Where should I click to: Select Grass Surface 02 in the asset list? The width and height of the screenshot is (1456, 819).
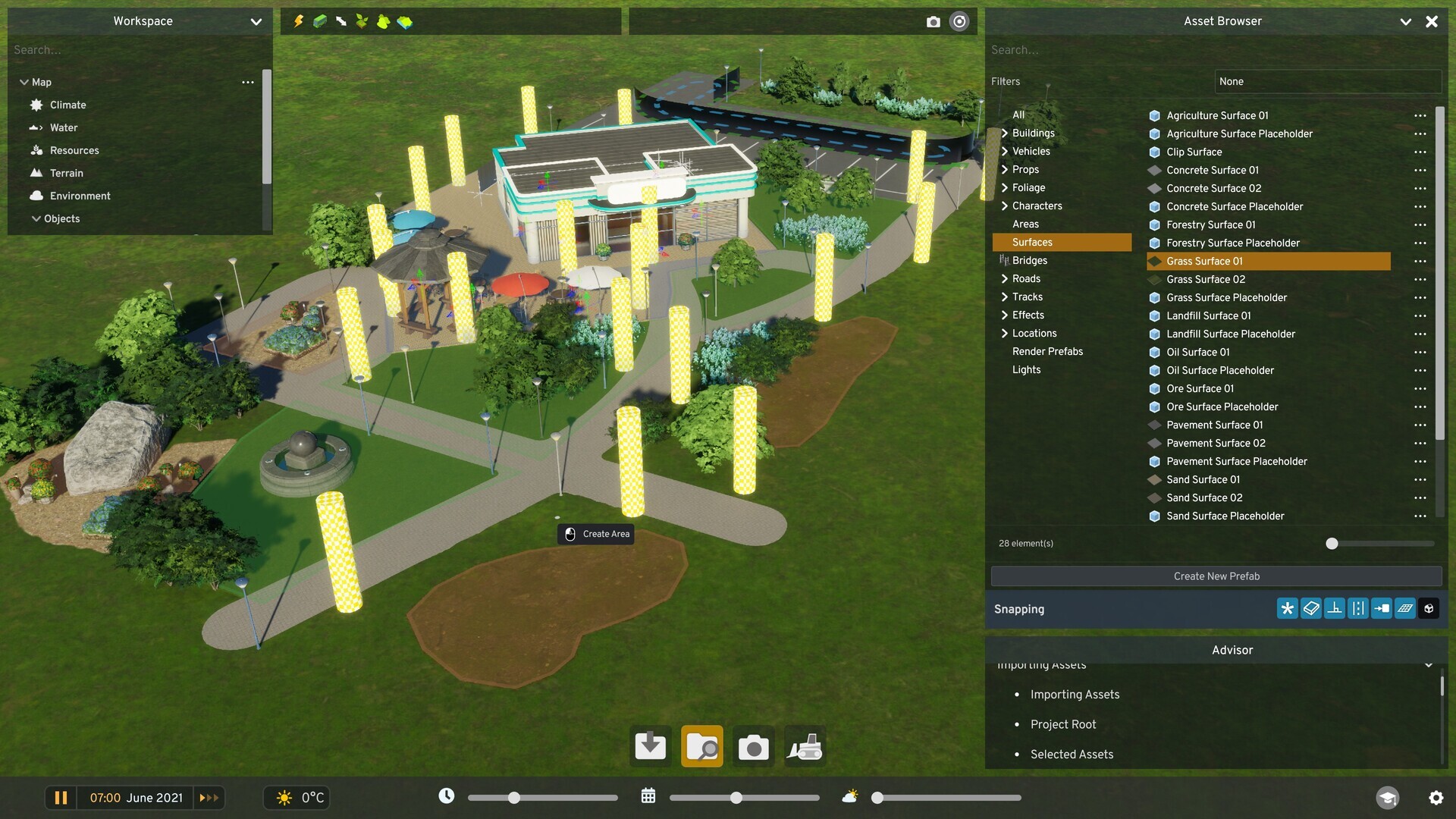click(x=1206, y=279)
